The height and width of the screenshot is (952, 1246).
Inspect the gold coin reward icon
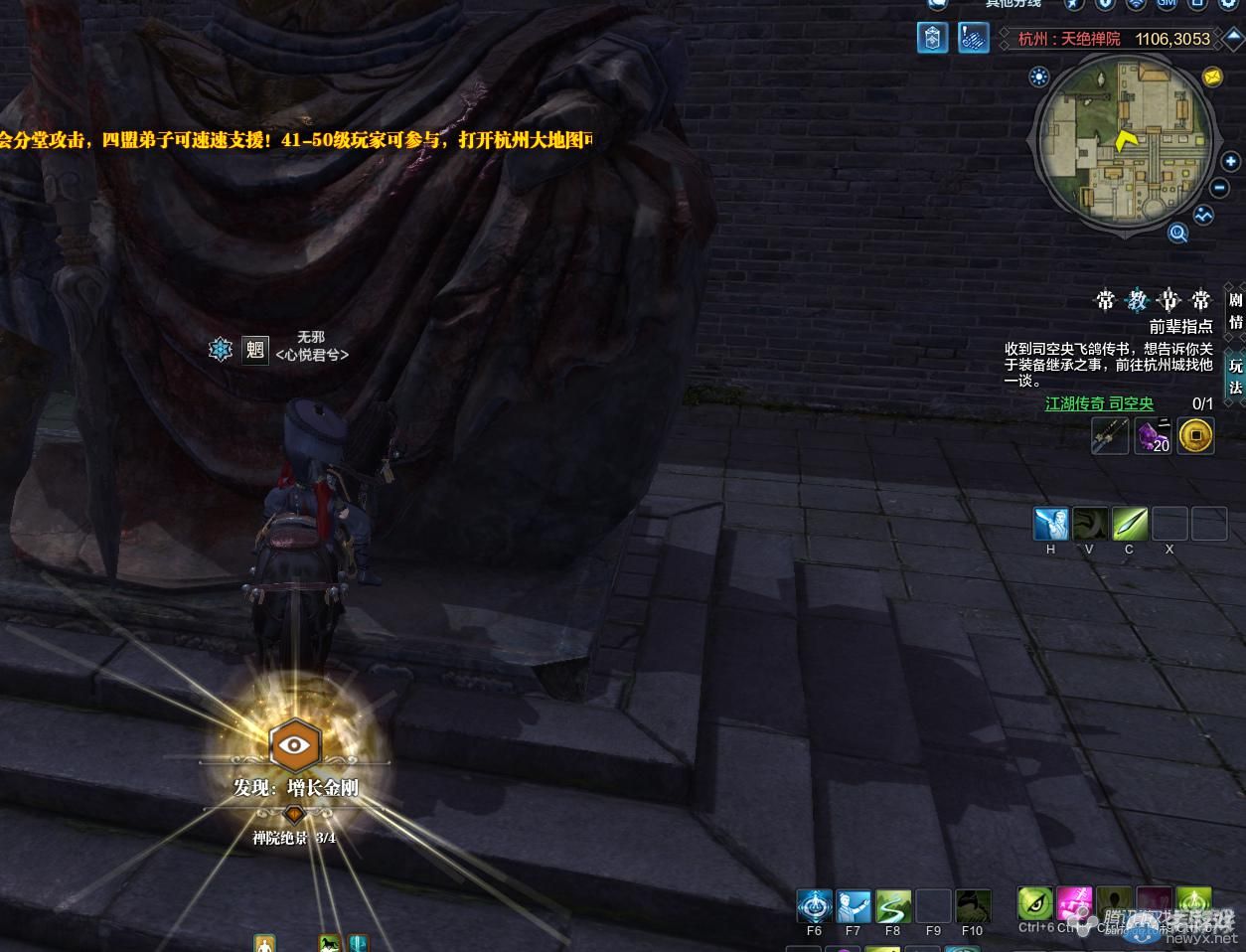pos(1195,436)
